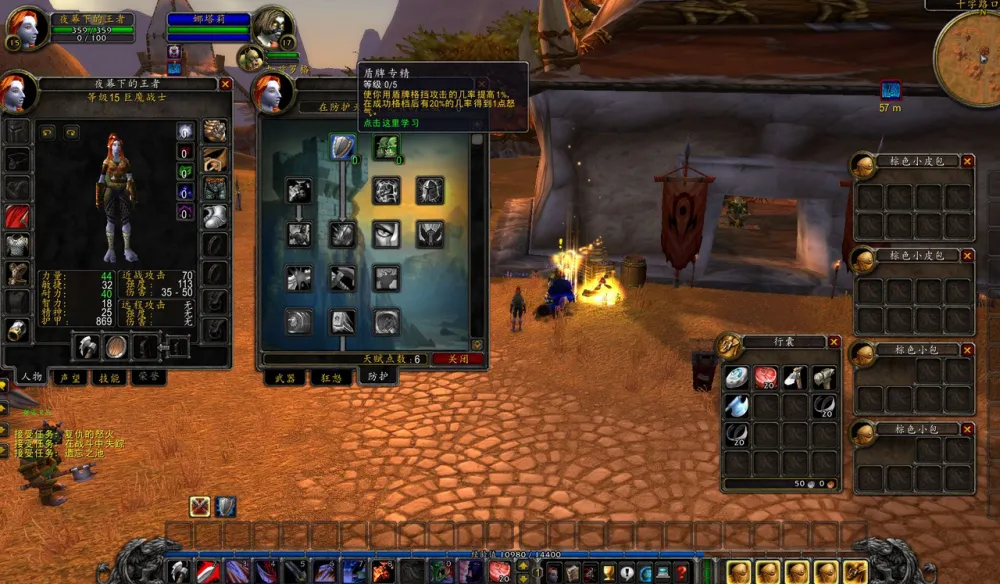Close the 行囊 backpack window

point(834,342)
